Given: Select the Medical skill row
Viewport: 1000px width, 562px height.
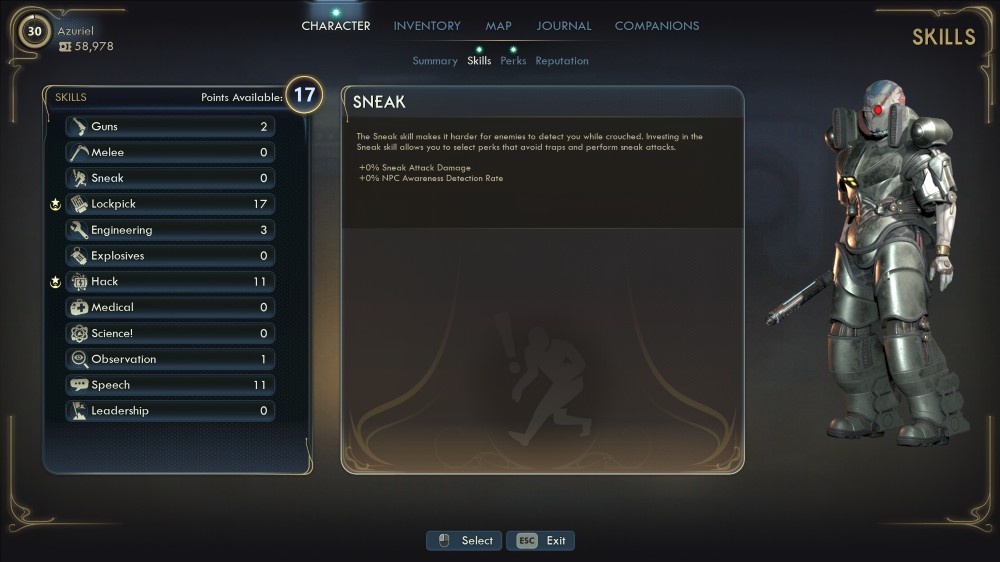Looking at the screenshot, I should point(170,308).
